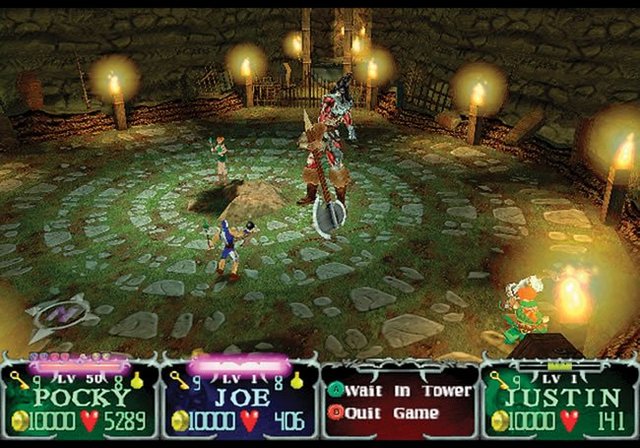Select Joe's player status panel
Viewport: 640px width, 448px height.
[x=238, y=400]
